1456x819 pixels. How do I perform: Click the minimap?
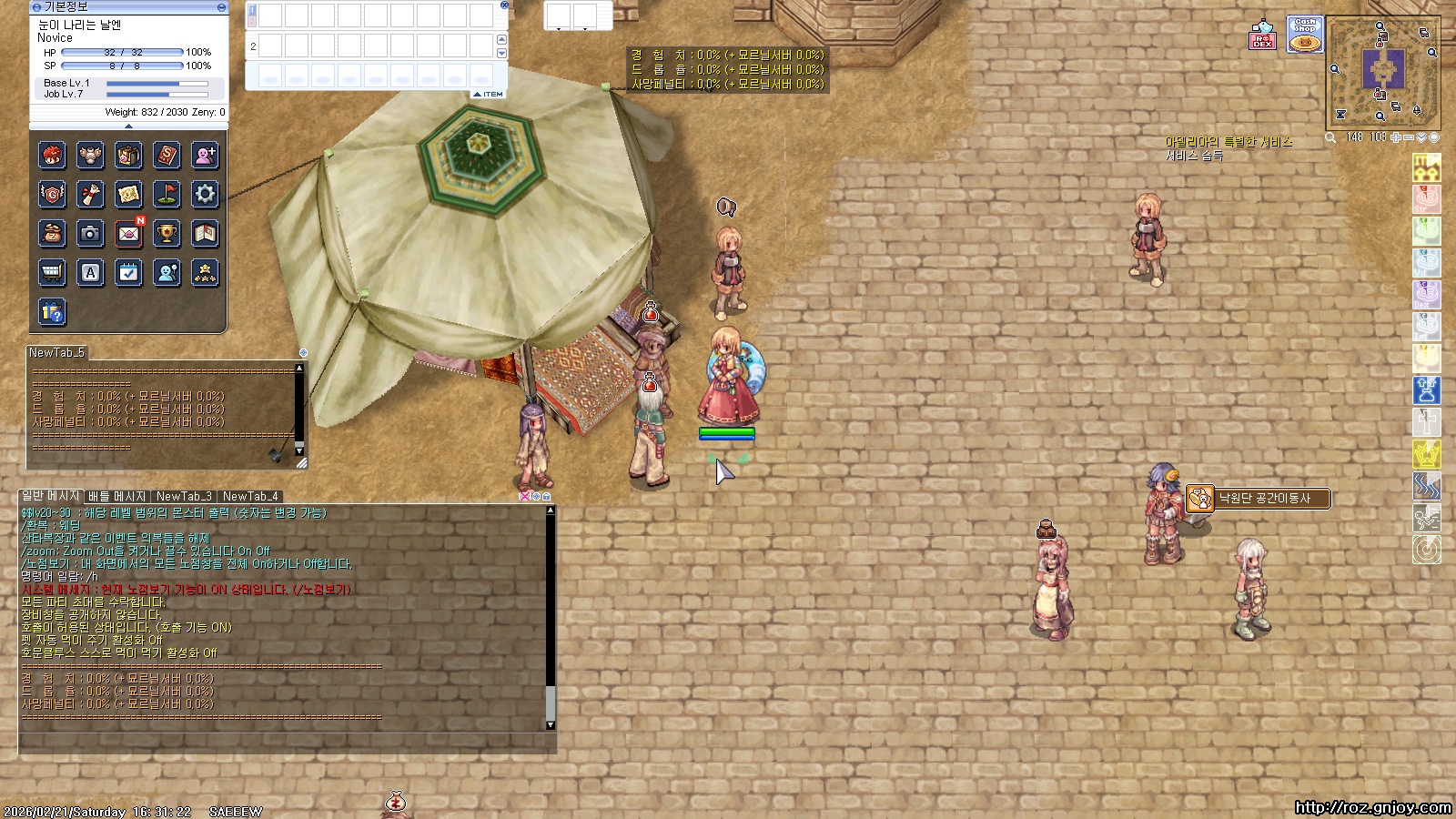click(1383, 72)
